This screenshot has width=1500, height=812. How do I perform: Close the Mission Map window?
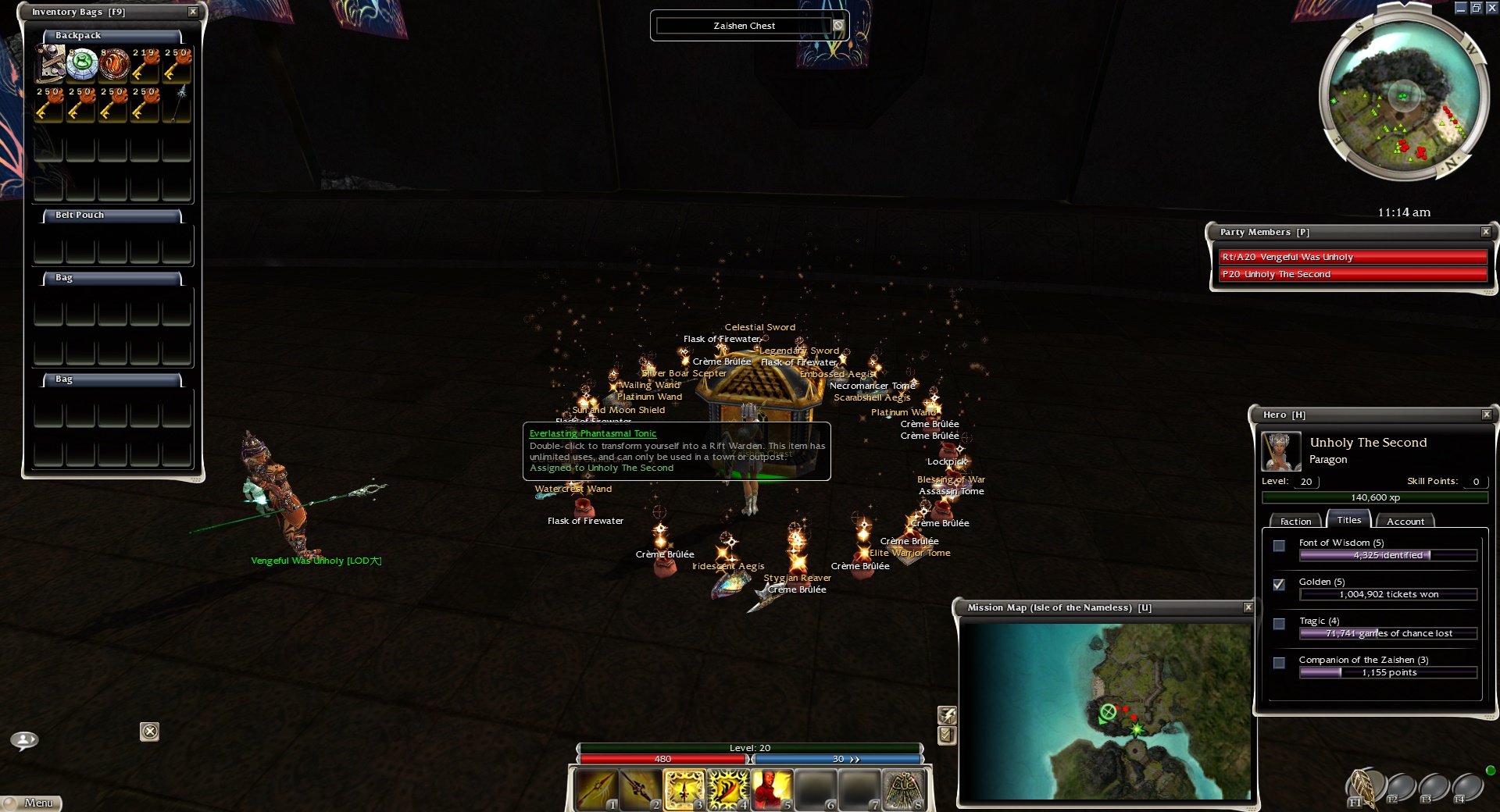[x=1248, y=607]
